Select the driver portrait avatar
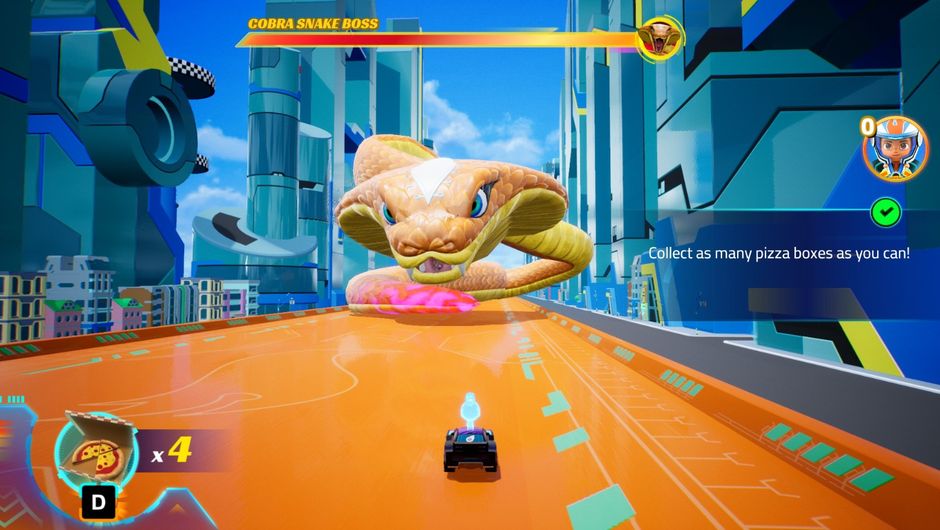 [896, 150]
